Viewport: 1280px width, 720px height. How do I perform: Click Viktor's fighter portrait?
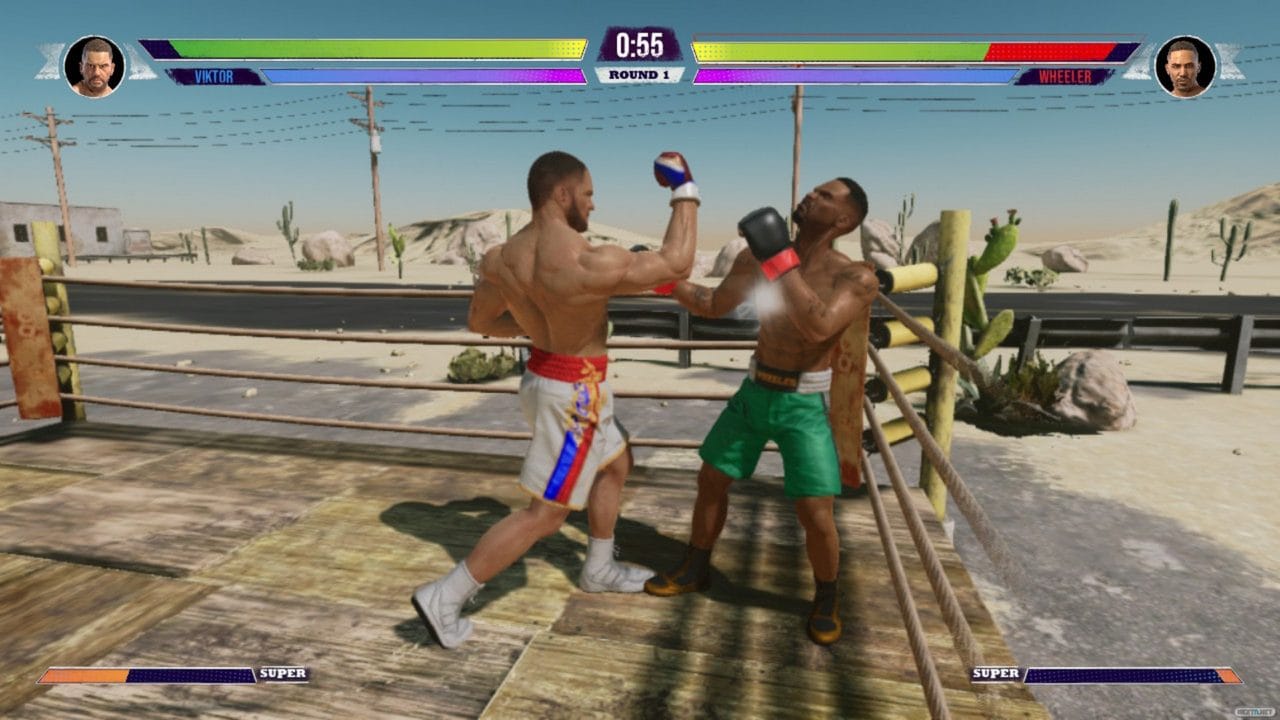pos(95,66)
